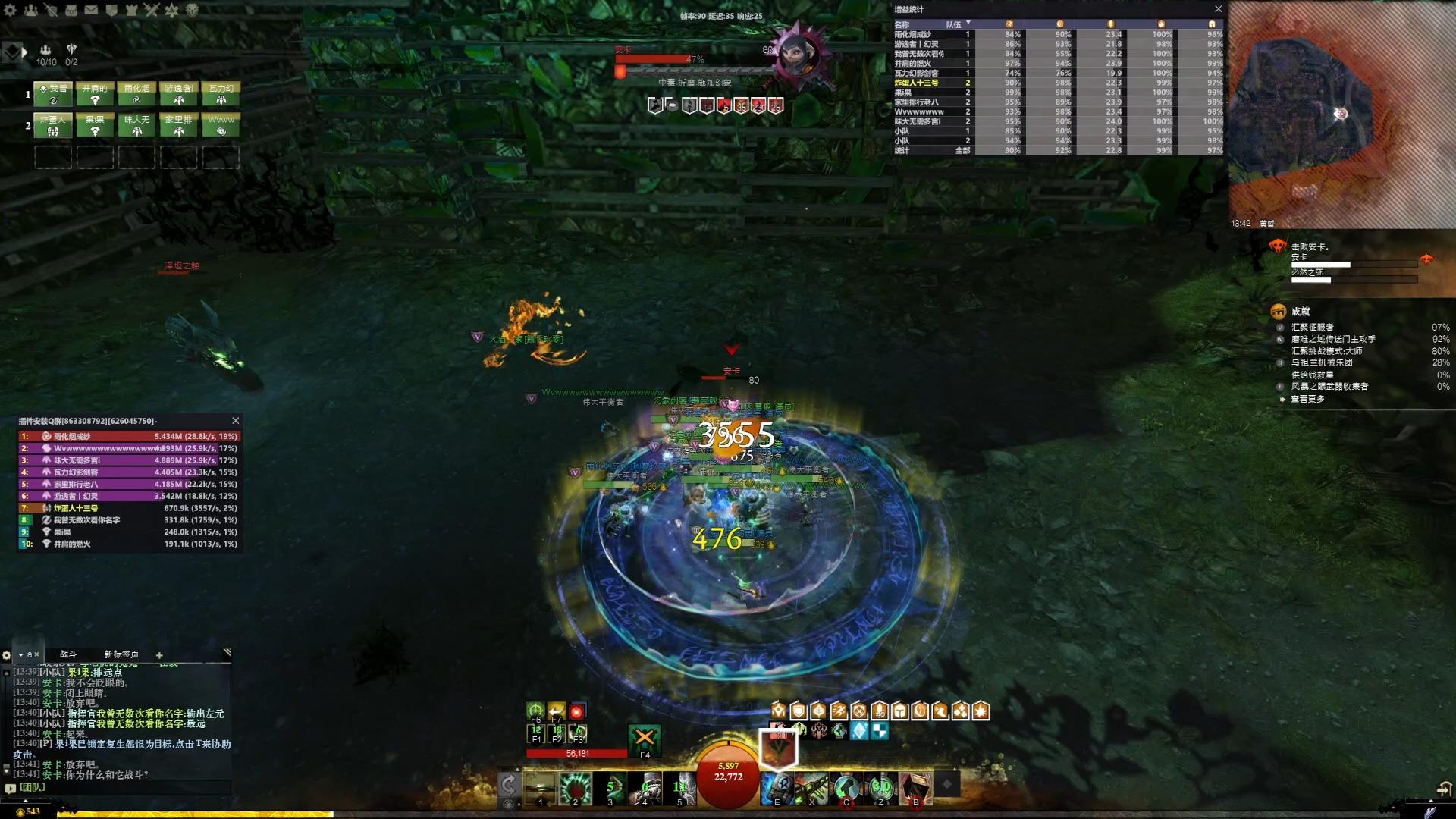Screen dimensions: 1456x819
Task: Expand achievements with 查看更多
Action: (x=1307, y=399)
